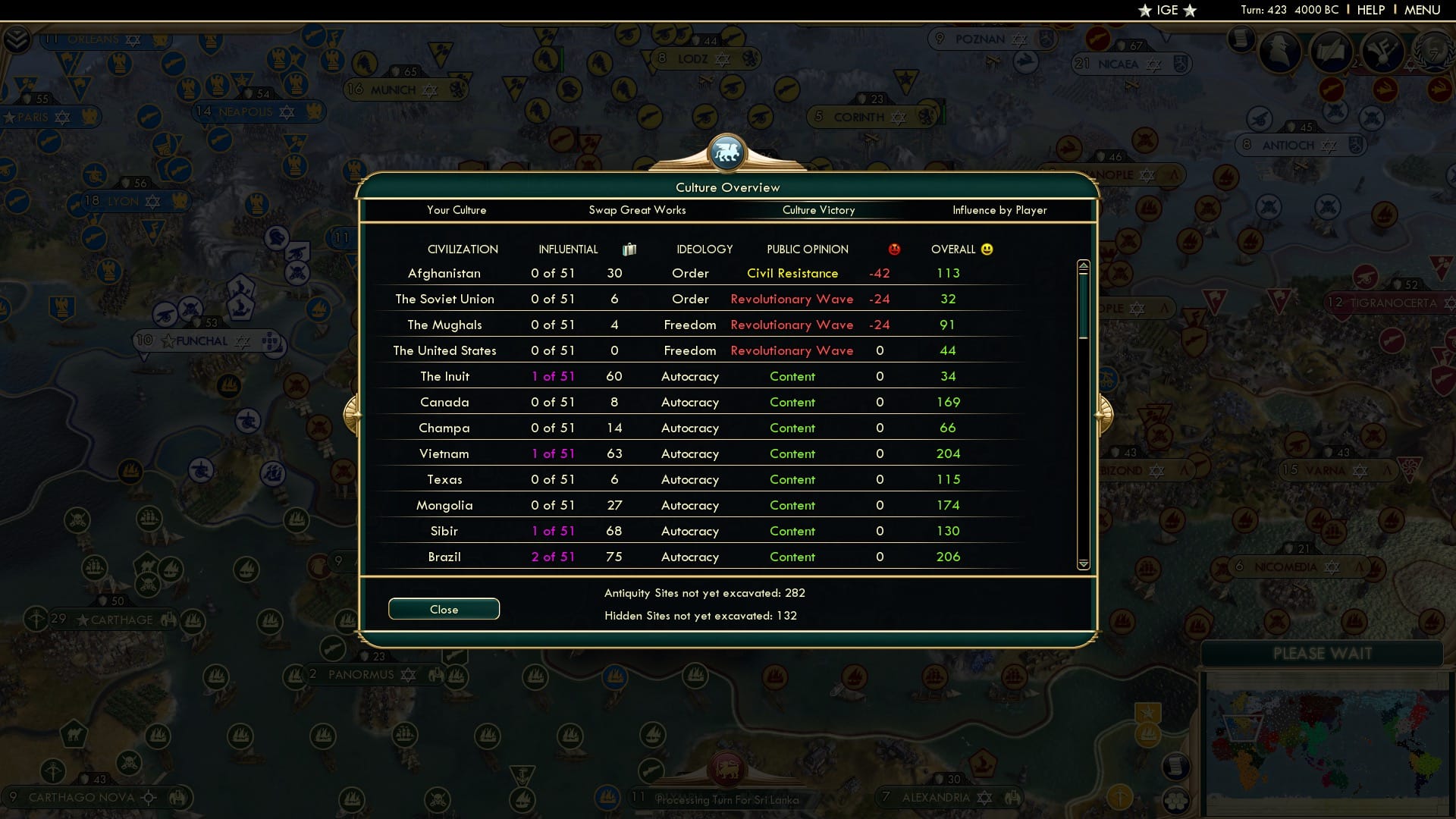Click the Close button on Culture Overview
The width and height of the screenshot is (1456, 819).
point(444,609)
